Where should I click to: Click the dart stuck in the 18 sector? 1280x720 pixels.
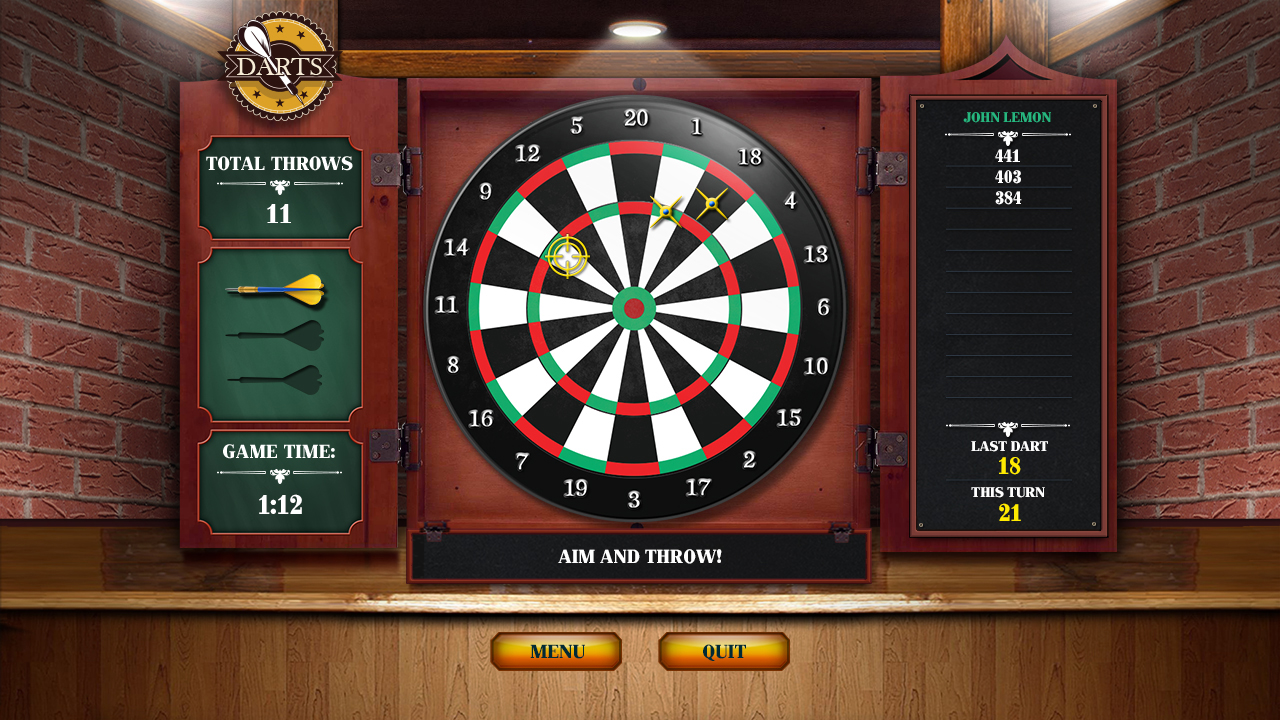(x=712, y=205)
